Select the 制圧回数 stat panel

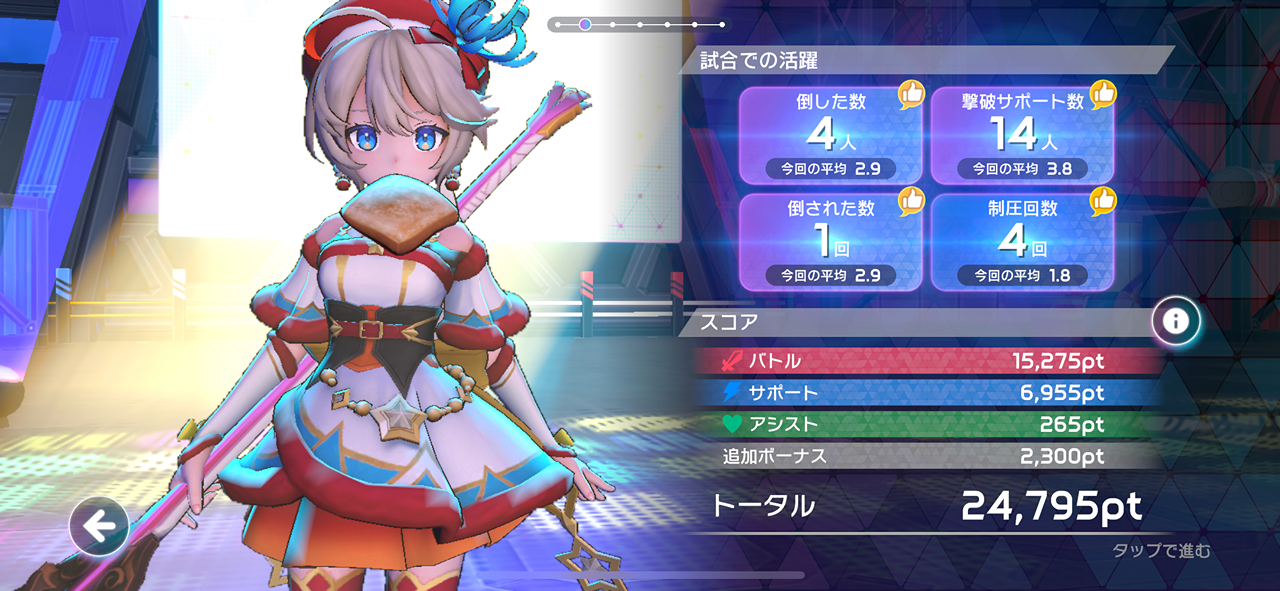tap(1022, 241)
